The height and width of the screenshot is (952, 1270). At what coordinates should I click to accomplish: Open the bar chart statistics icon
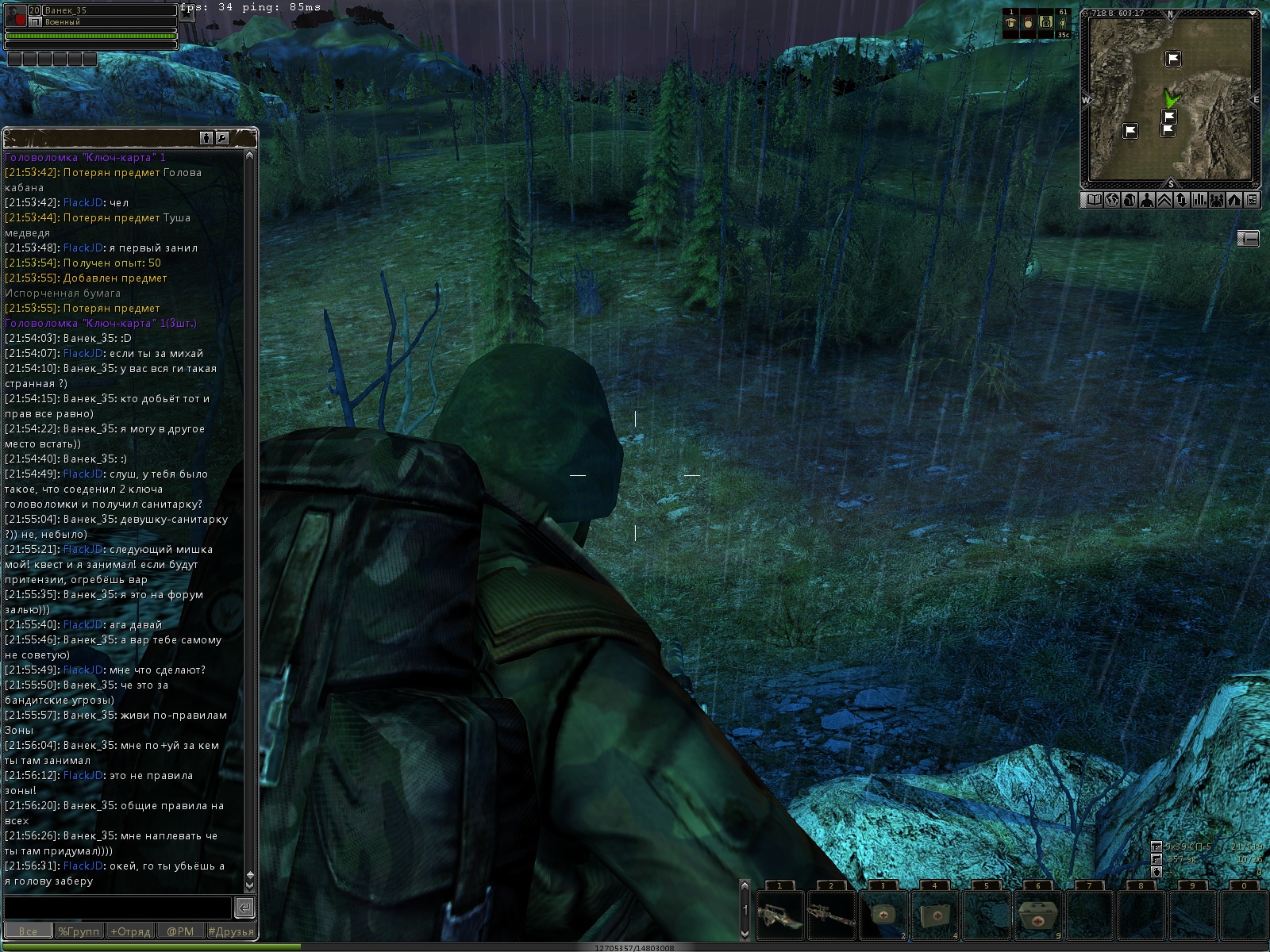coord(1199,200)
